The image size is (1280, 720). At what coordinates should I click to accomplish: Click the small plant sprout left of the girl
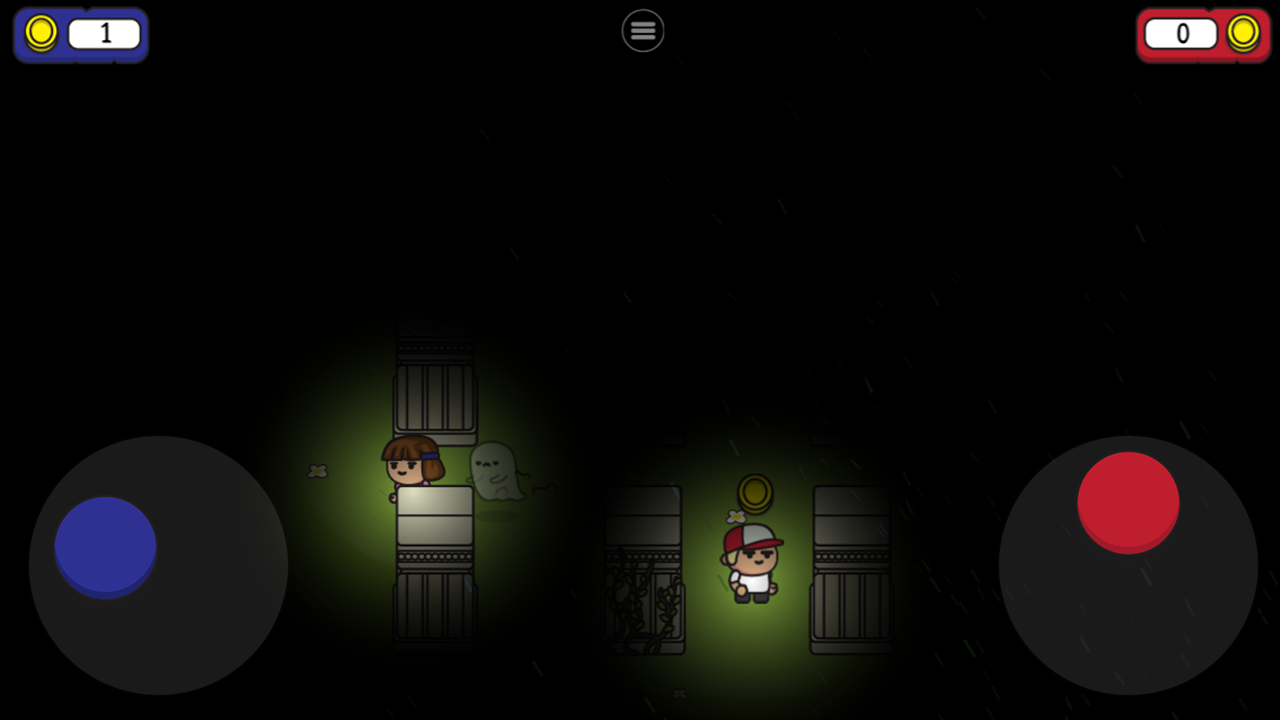click(320, 472)
